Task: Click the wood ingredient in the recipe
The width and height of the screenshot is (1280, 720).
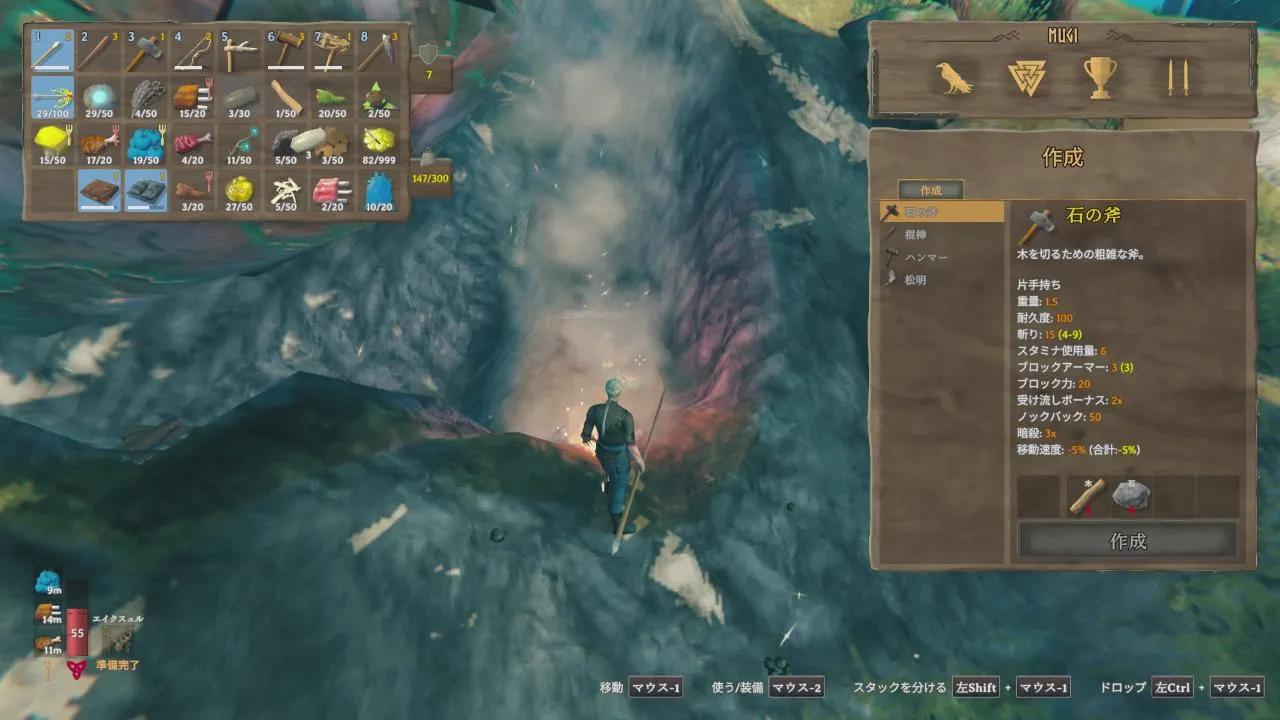Action: [x=1086, y=496]
